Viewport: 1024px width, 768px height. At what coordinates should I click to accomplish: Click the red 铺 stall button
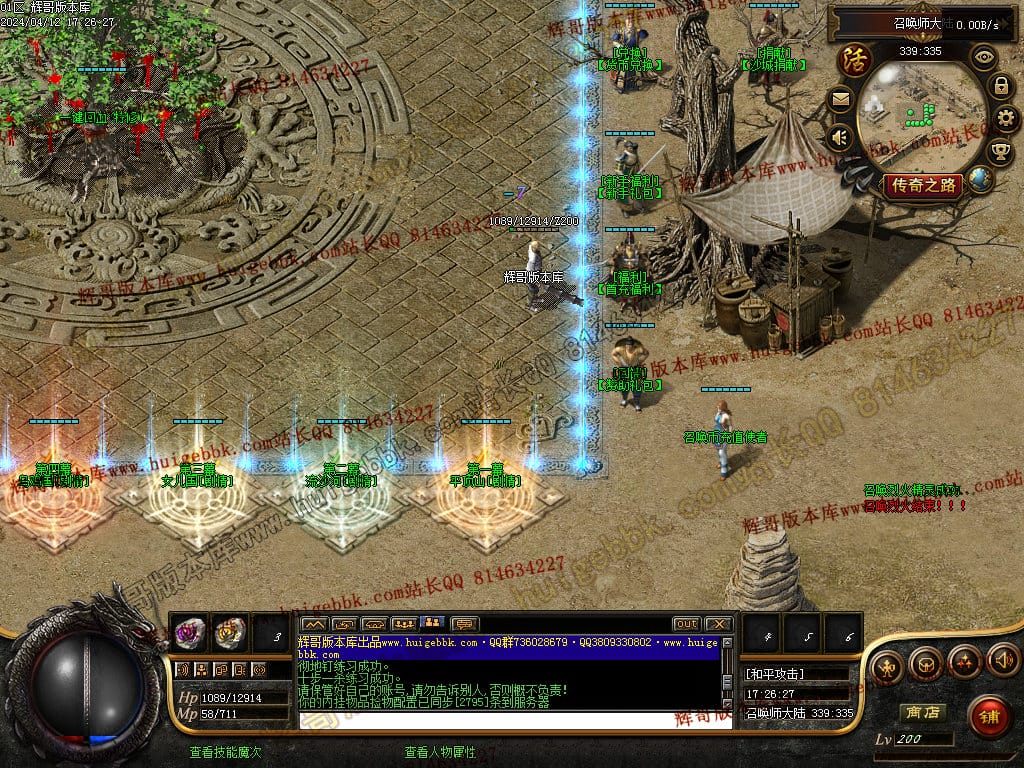coord(989,717)
